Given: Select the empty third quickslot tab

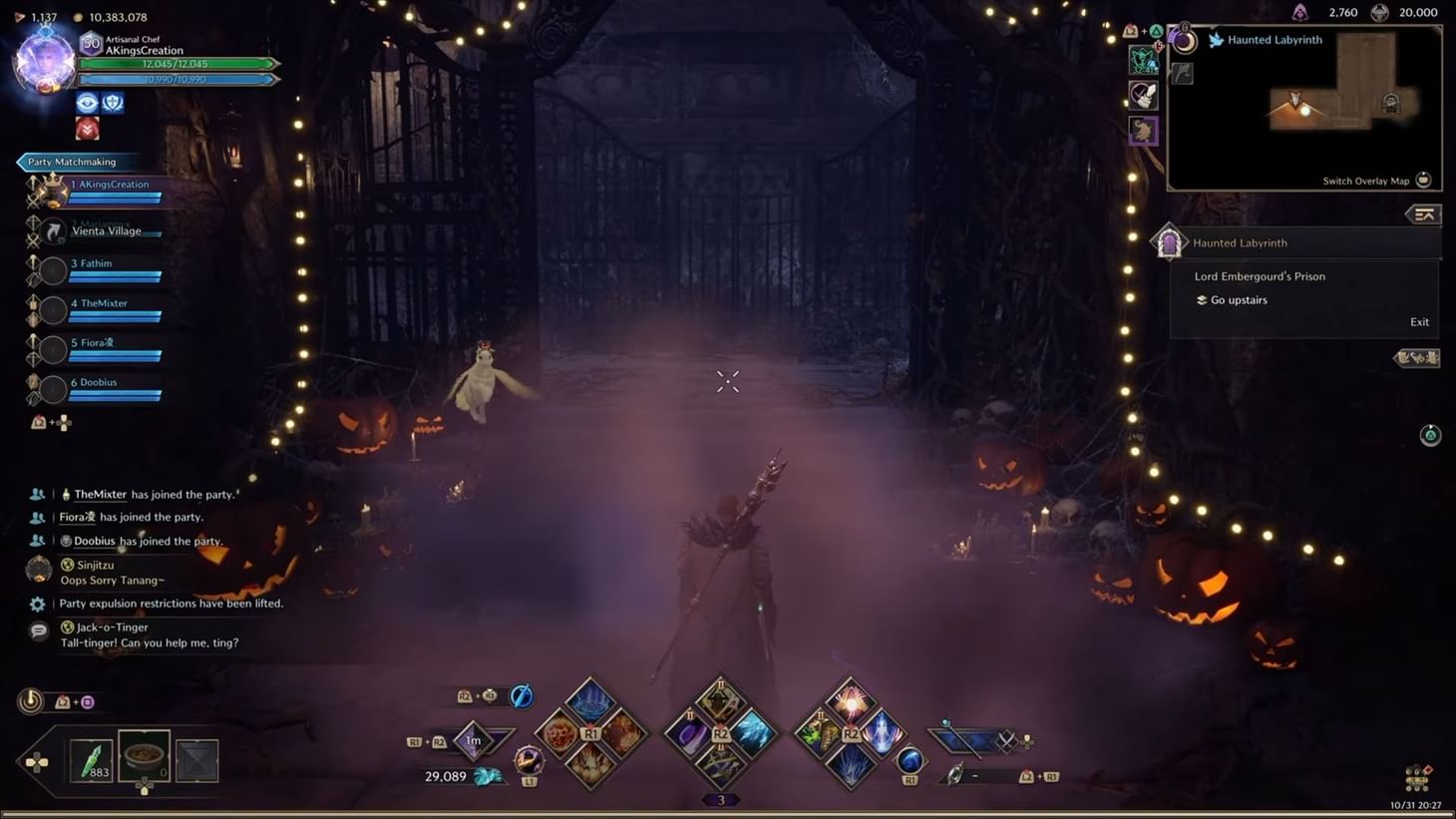Looking at the screenshot, I should click(x=196, y=760).
